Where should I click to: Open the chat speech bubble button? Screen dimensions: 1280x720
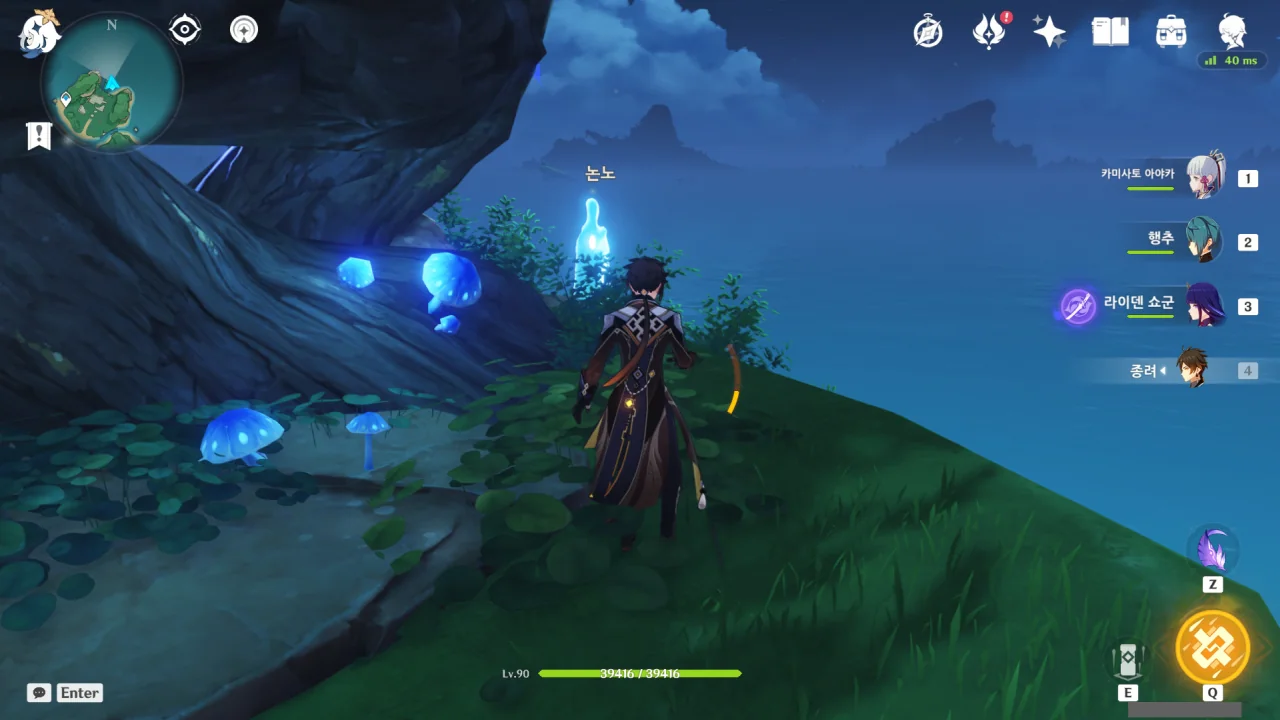[x=39, y=692]
